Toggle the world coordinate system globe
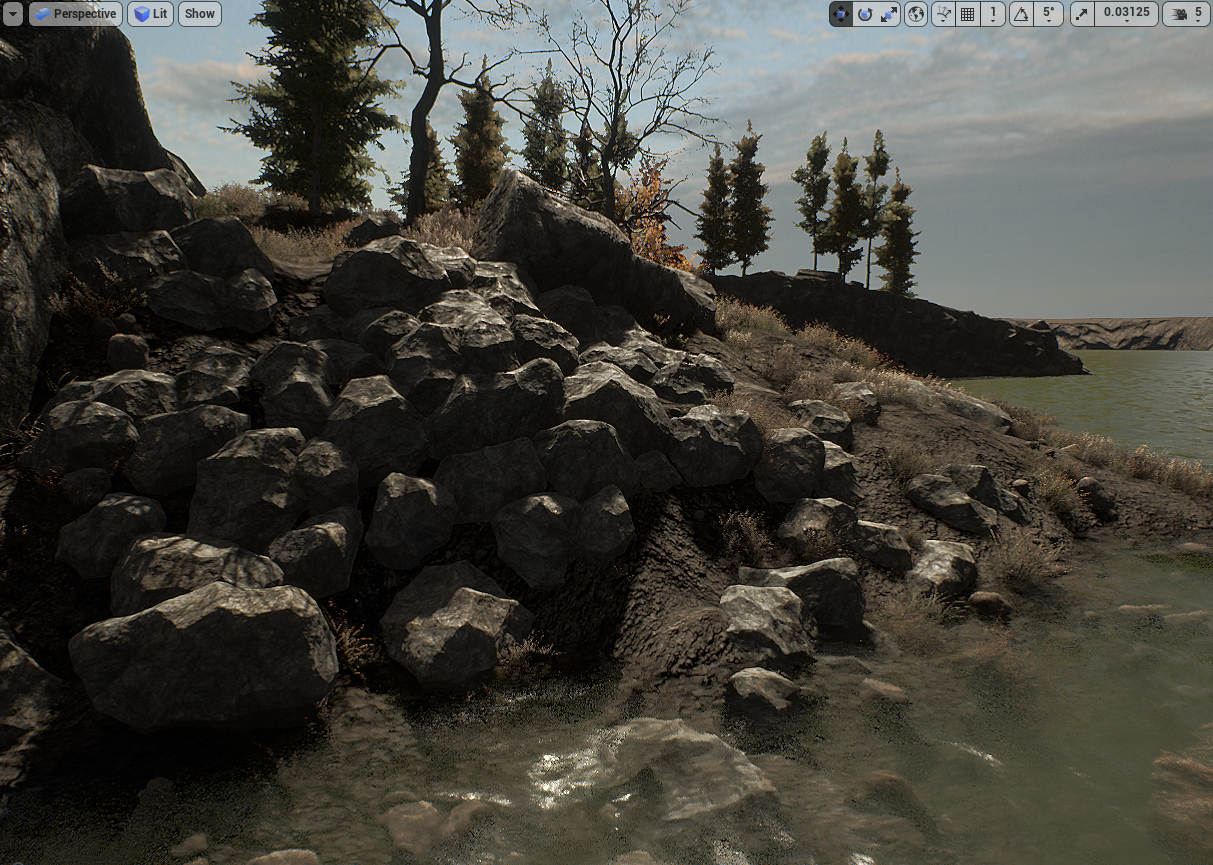 (916, 14)
